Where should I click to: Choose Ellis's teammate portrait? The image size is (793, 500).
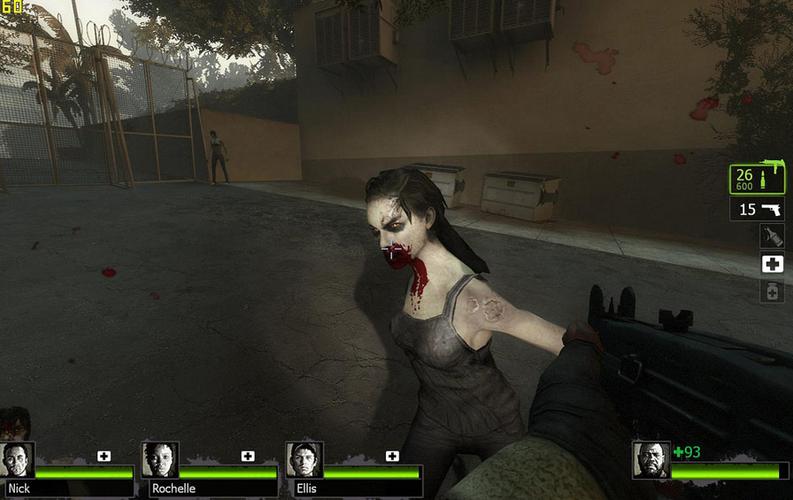[x=304, y=460]
